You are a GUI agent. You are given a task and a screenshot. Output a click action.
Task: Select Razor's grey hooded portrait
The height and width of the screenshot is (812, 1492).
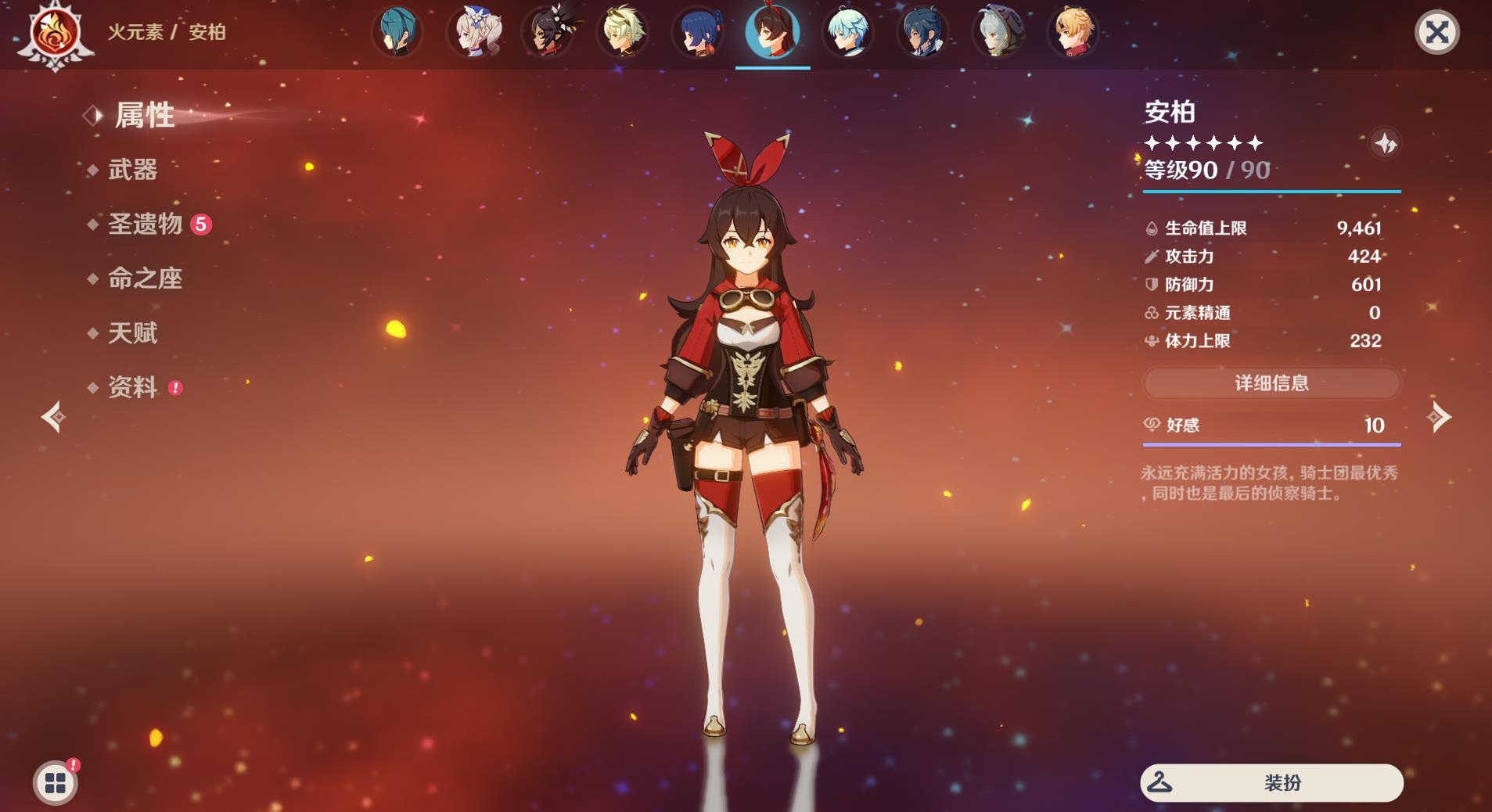(998, 32)
